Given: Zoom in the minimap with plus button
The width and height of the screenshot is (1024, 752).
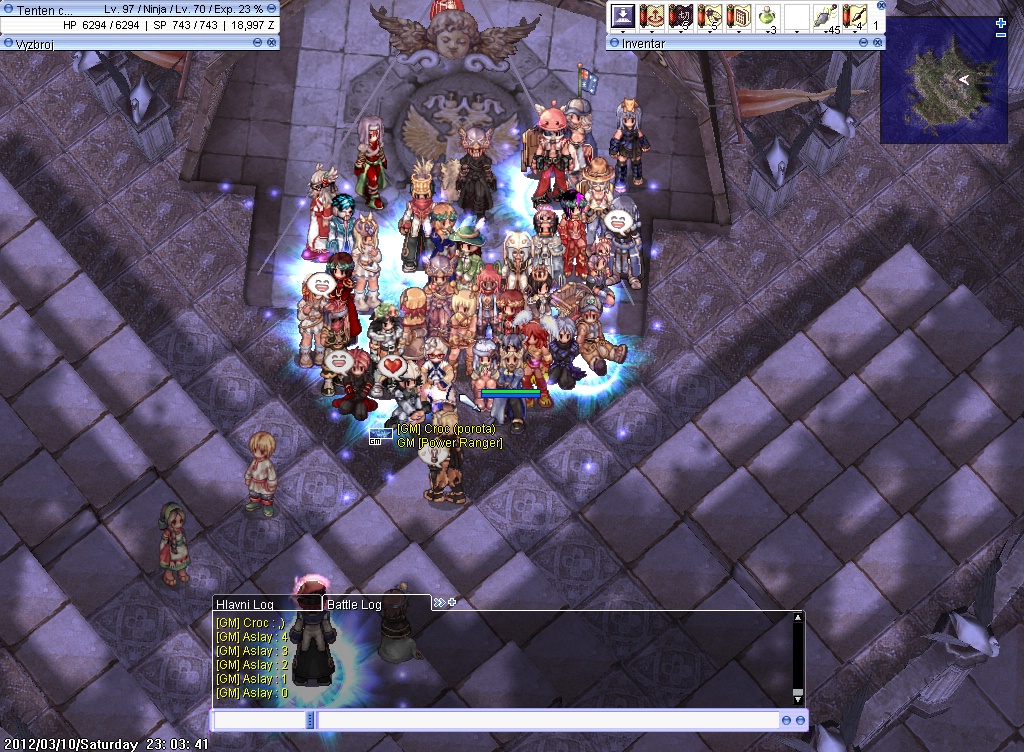Looking at the screenshot, I should [1001, 23].
